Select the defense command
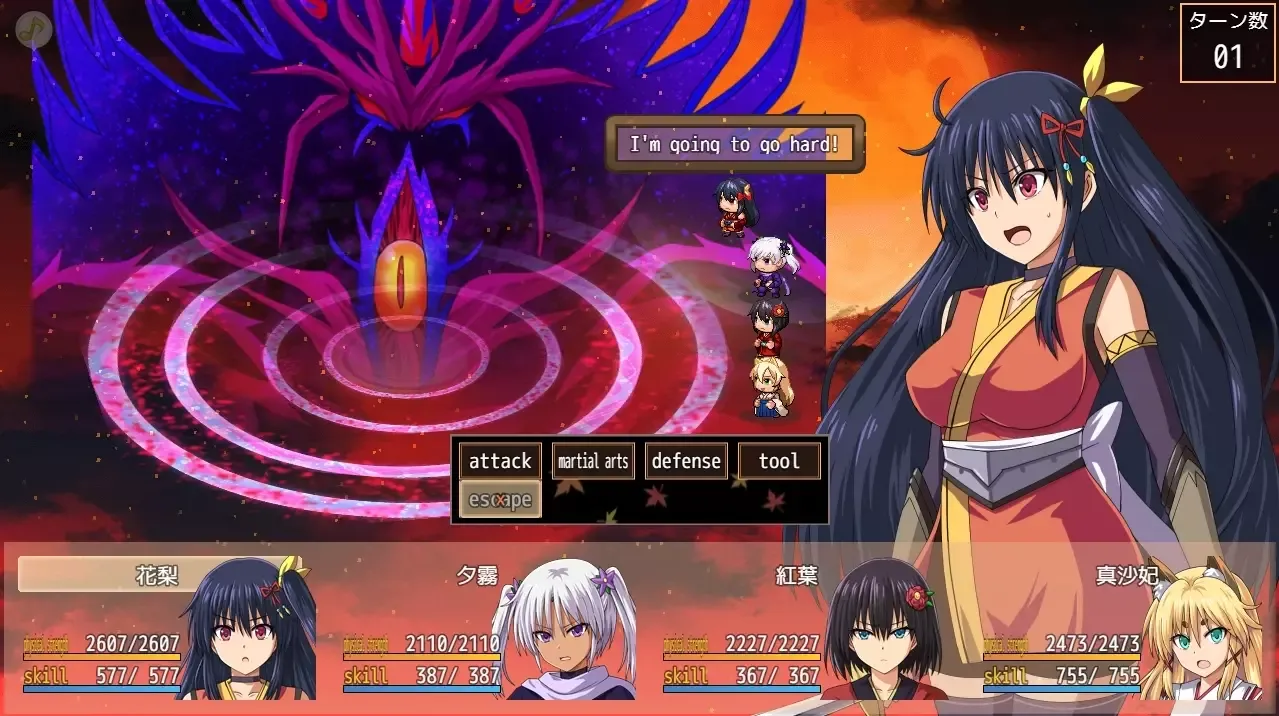 (x=686, y=461)
